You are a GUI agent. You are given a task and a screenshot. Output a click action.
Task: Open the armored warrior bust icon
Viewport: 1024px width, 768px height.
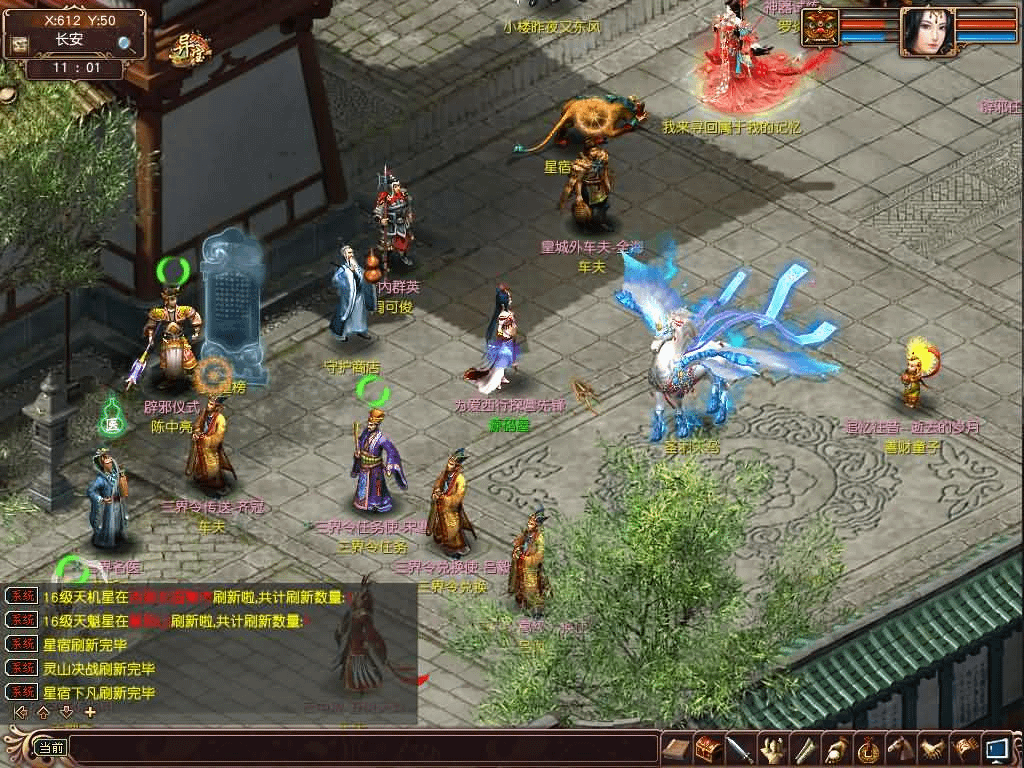[x=772, y=748]
